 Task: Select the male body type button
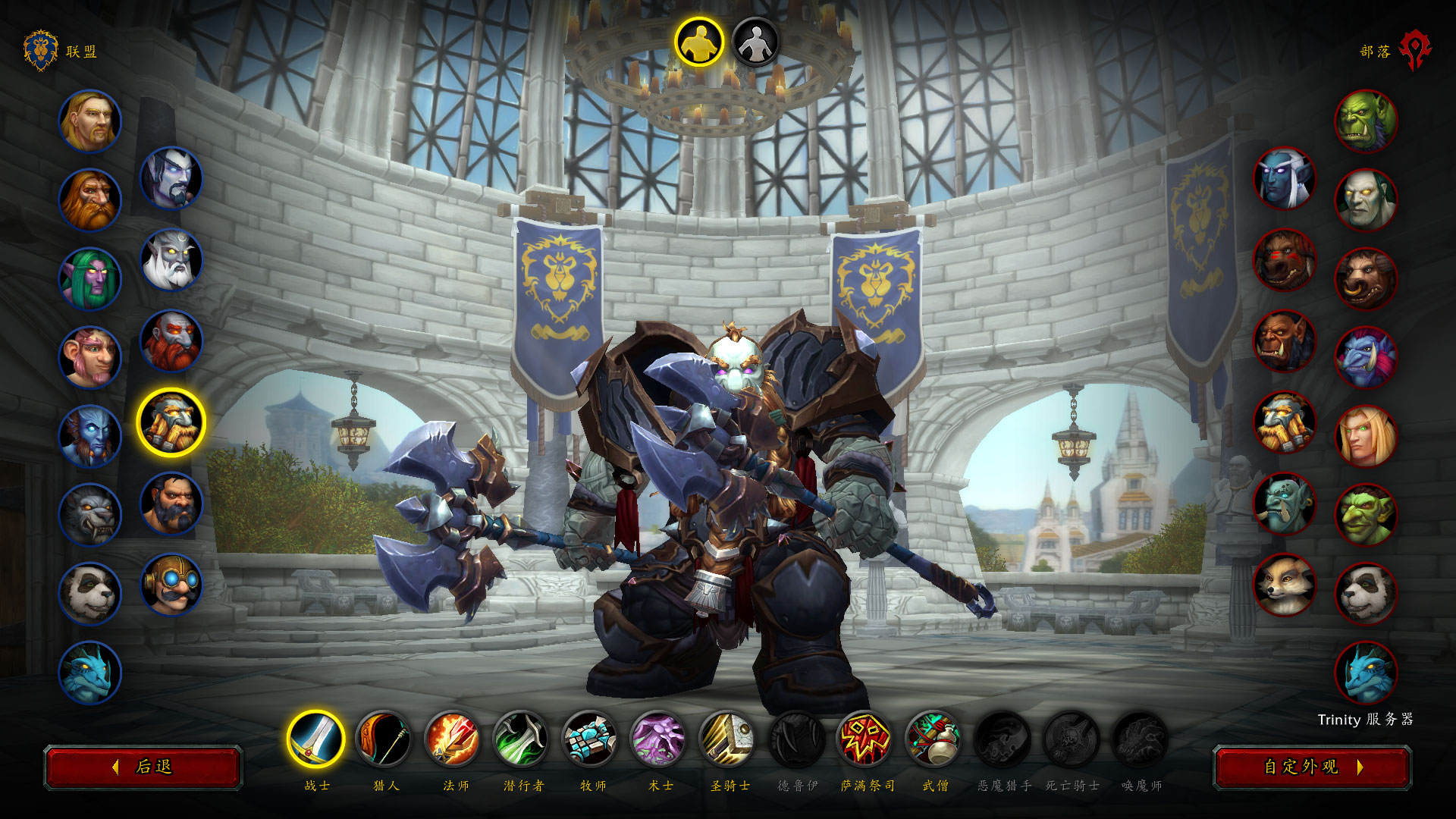click(x=699, y=42)
